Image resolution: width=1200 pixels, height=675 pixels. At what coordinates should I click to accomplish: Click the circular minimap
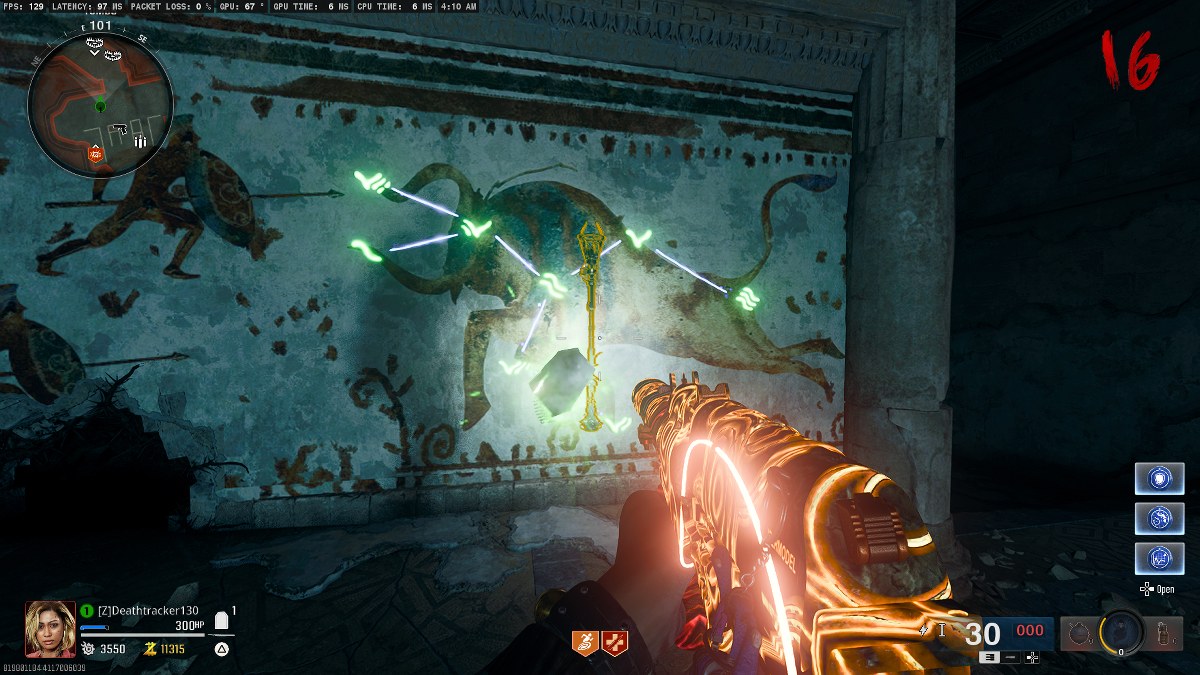point(100,105)
